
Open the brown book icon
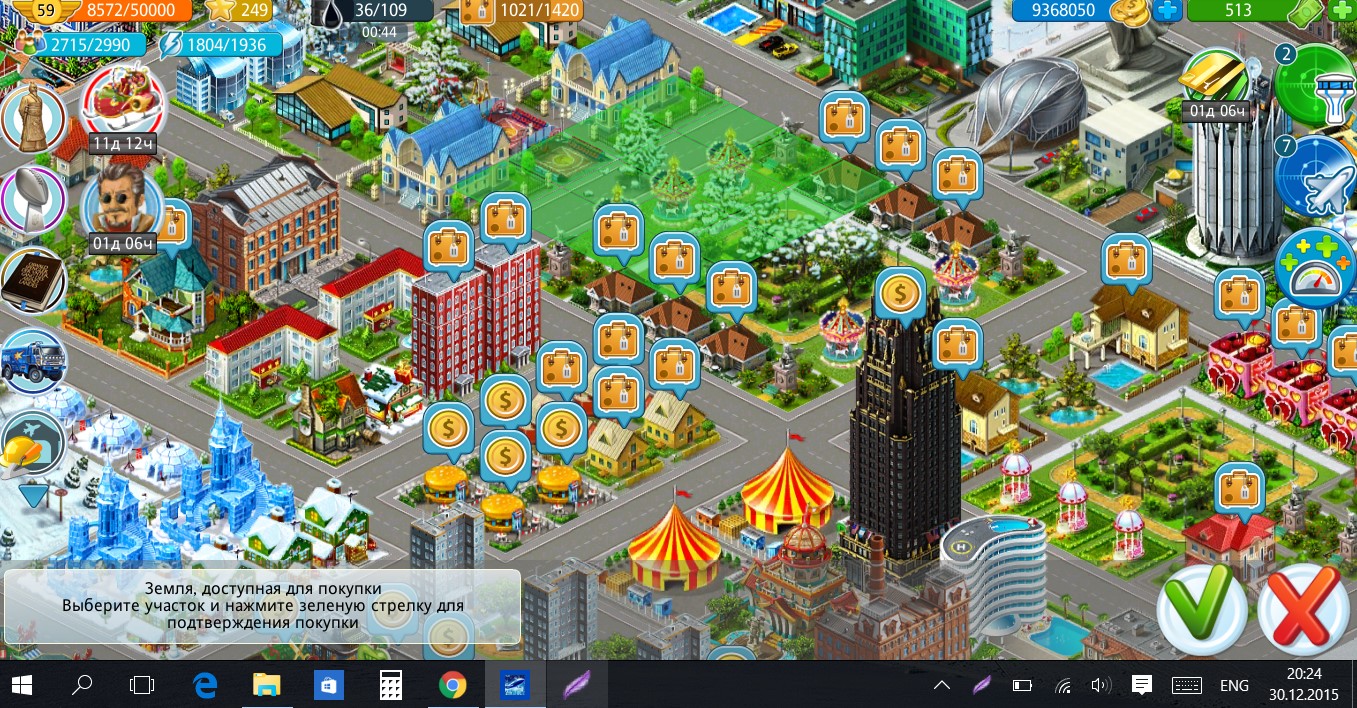click(x=33, y=281)
